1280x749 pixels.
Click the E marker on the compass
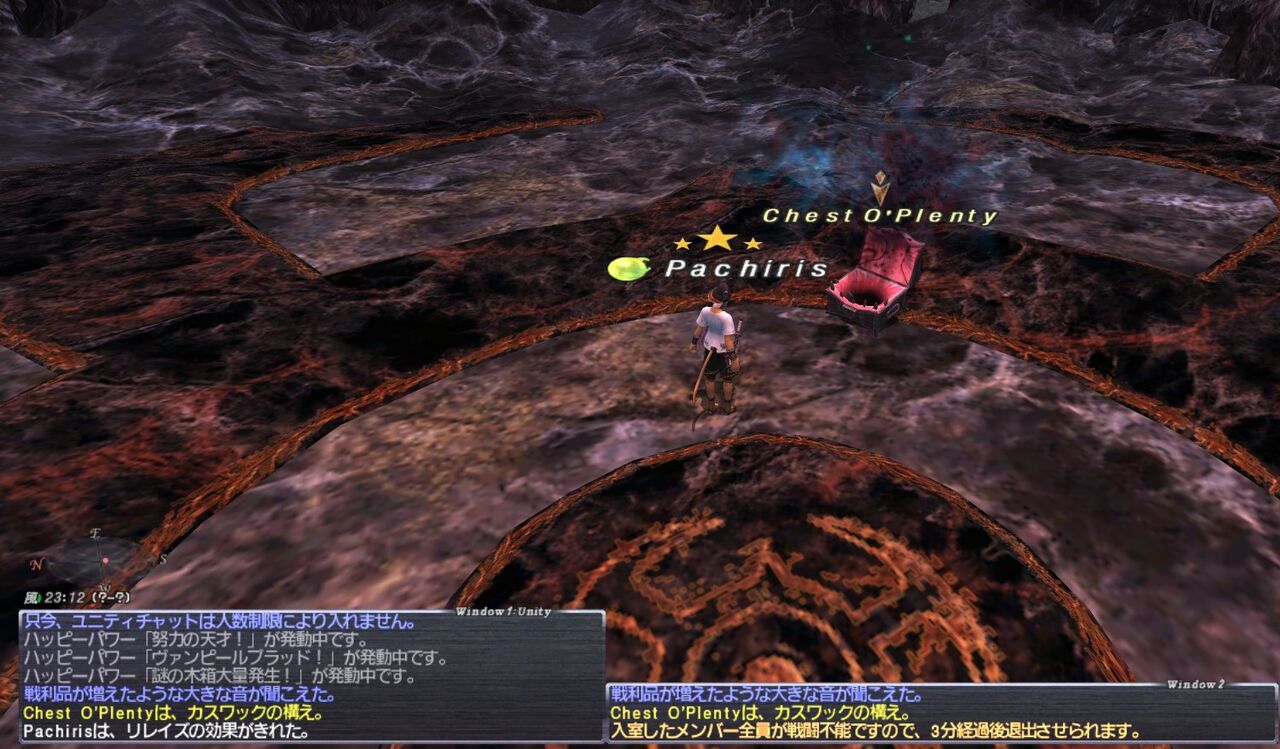[x=95, y=533]
